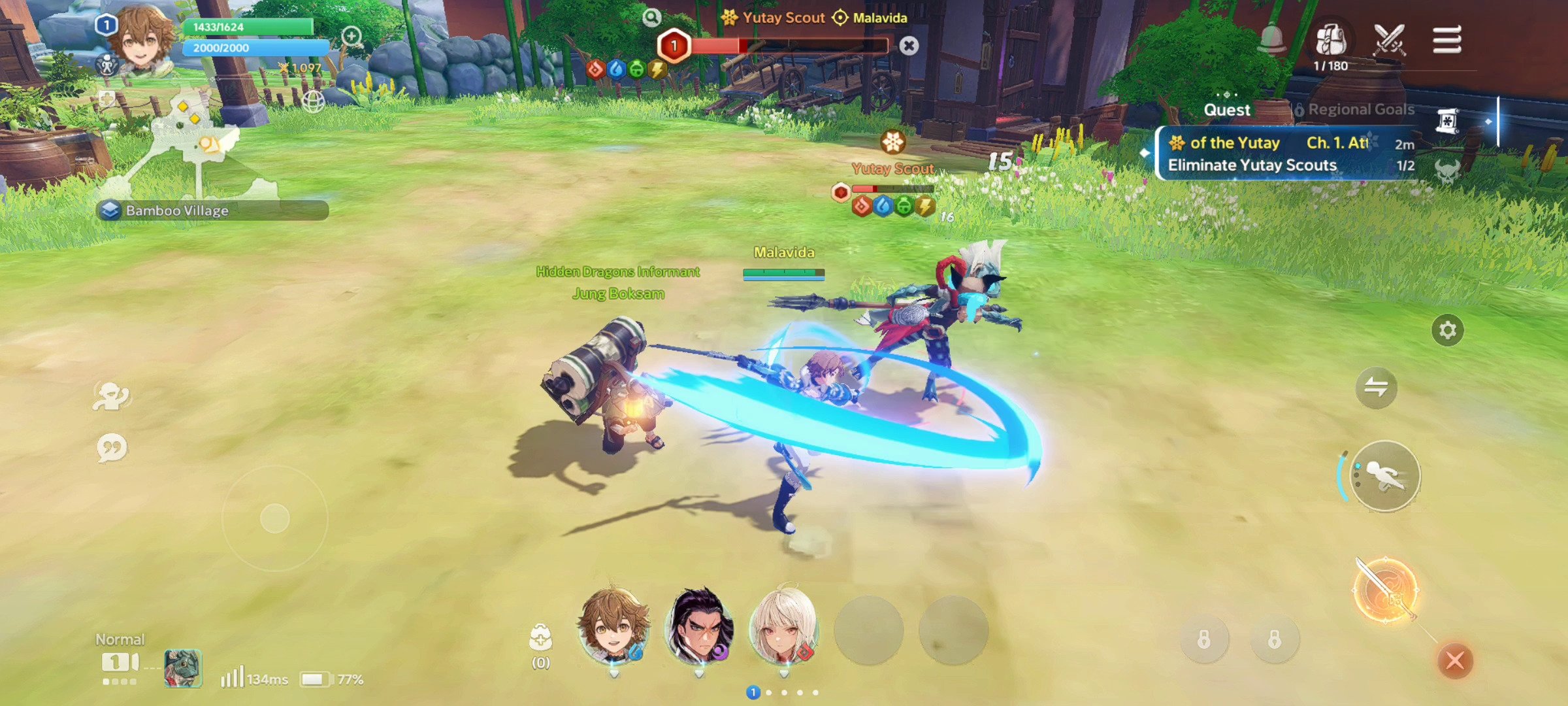This screenshot has height=706, width=1568.
Task: Tap the crossed swords icon
Action: [1389, 41]
